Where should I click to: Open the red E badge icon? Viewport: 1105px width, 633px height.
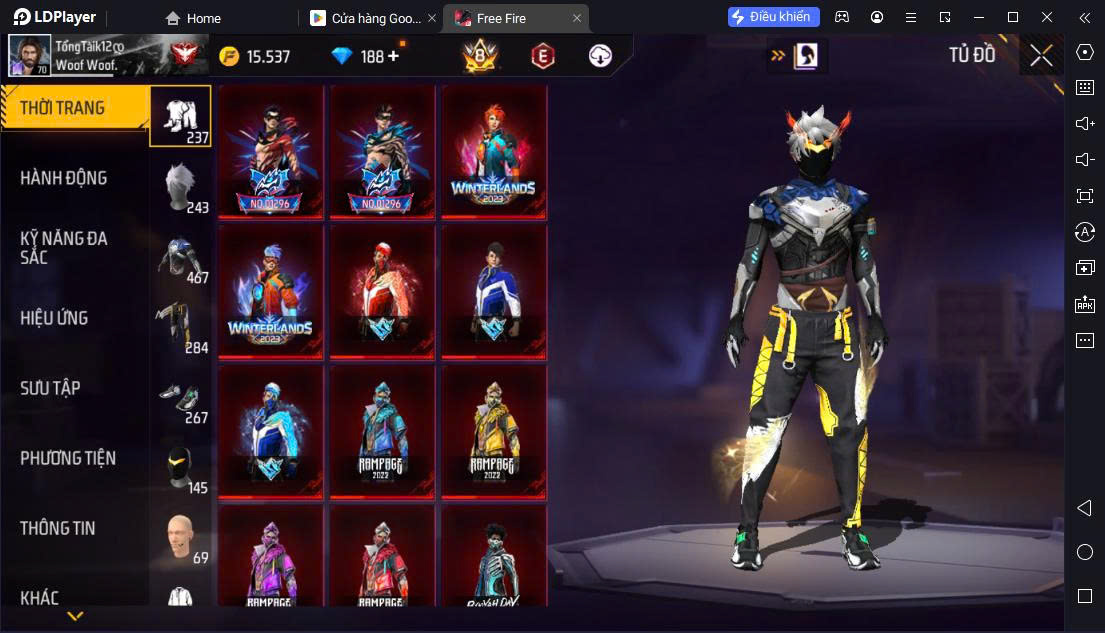click(542, 56)
